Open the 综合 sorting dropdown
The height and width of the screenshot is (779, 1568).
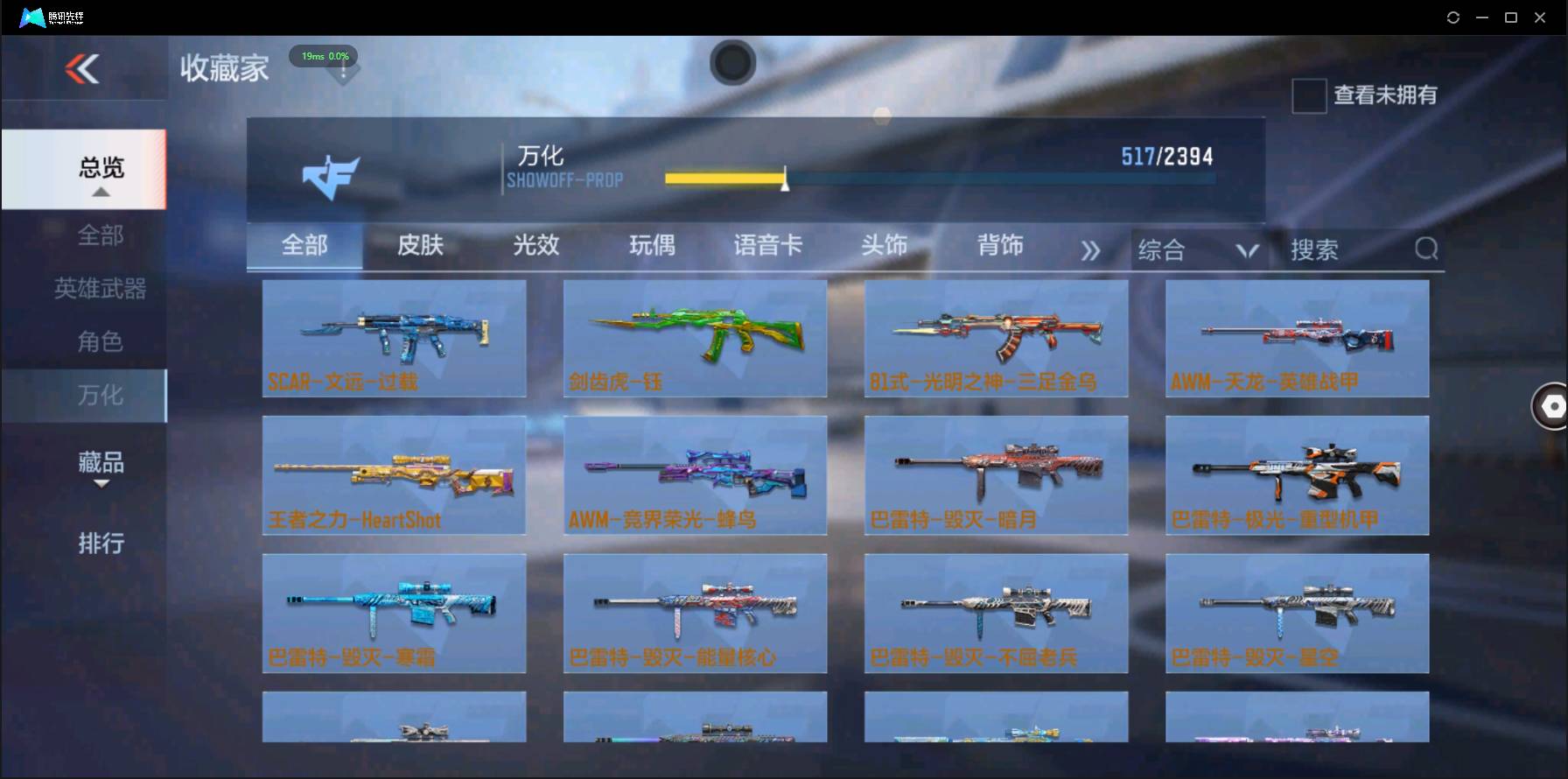pos(1197,249)
